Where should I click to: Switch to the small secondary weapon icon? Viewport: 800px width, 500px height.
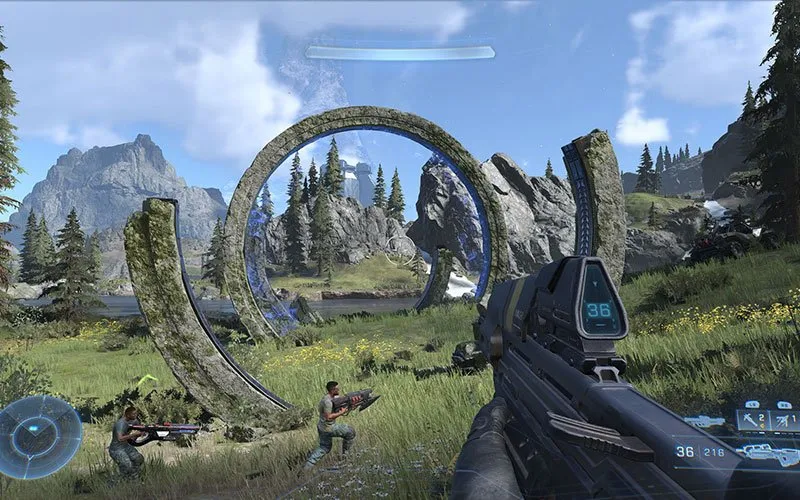point(704,421)
